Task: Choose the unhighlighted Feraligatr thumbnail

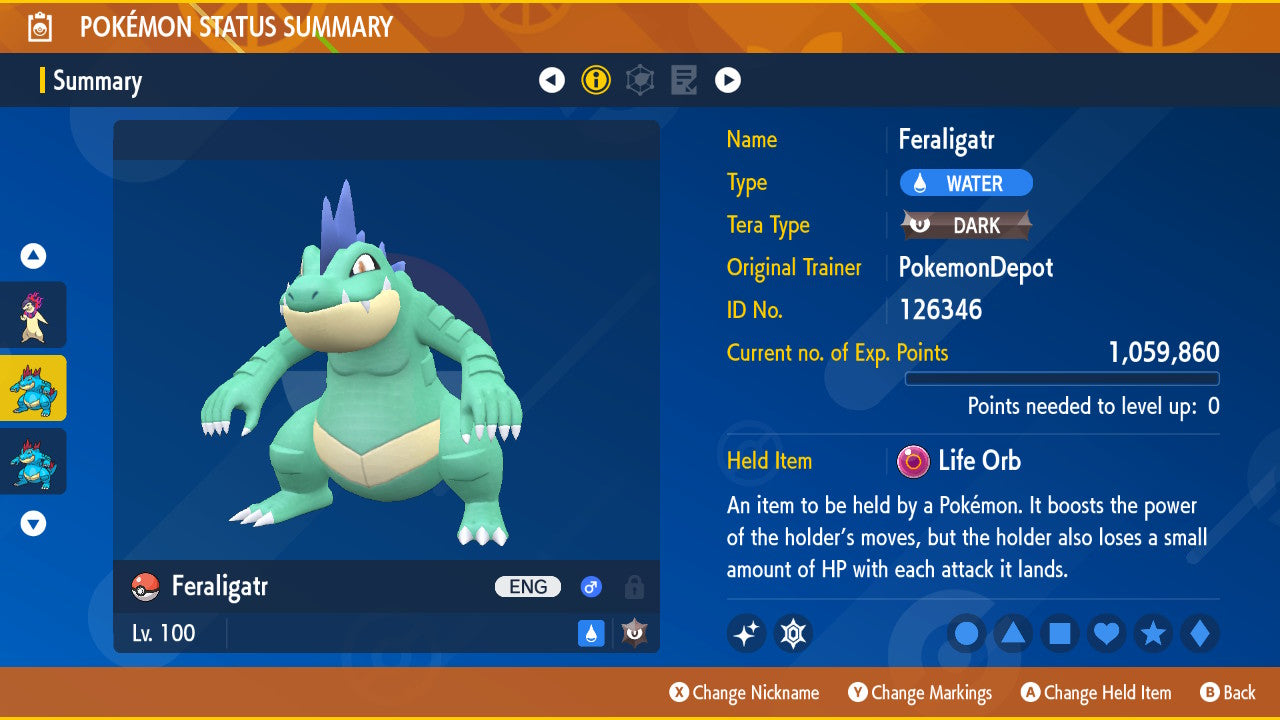Action: point(34,461)
